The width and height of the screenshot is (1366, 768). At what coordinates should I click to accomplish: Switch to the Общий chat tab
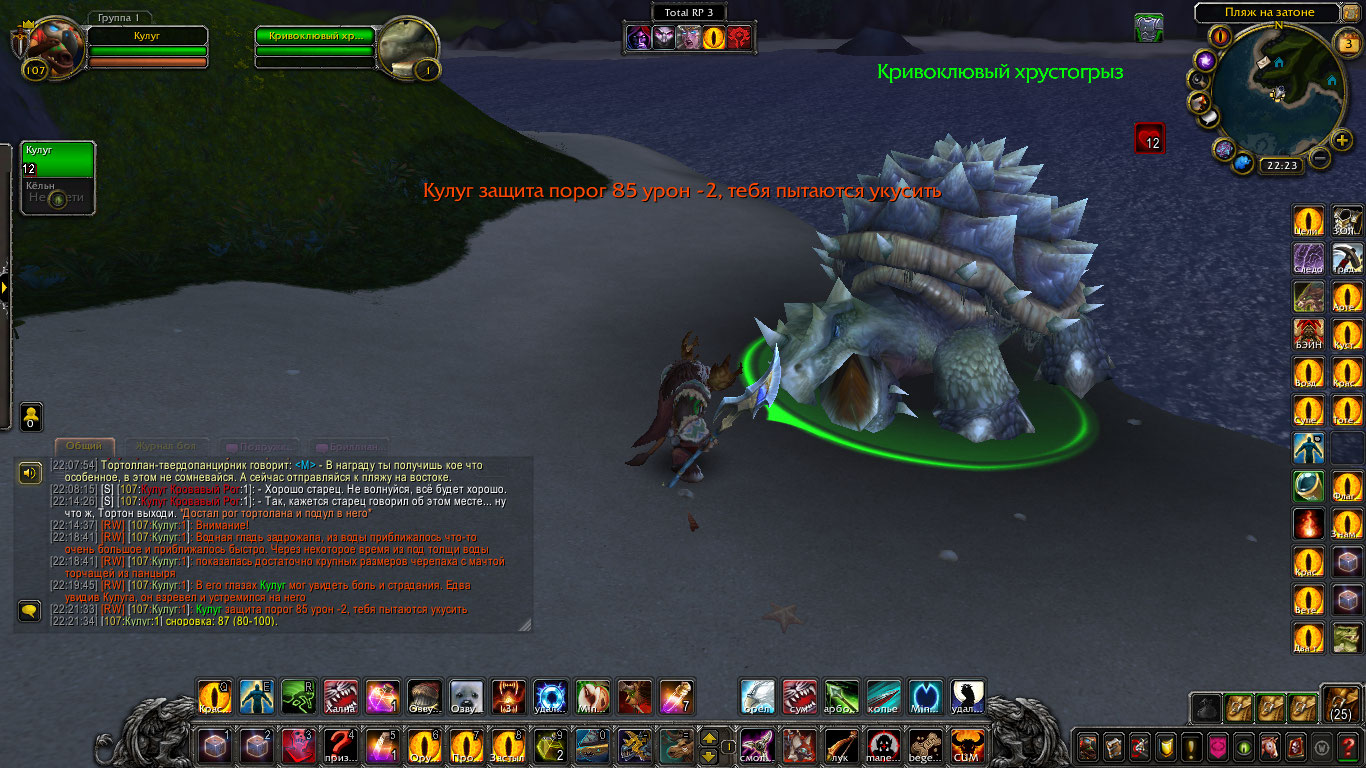83,446
